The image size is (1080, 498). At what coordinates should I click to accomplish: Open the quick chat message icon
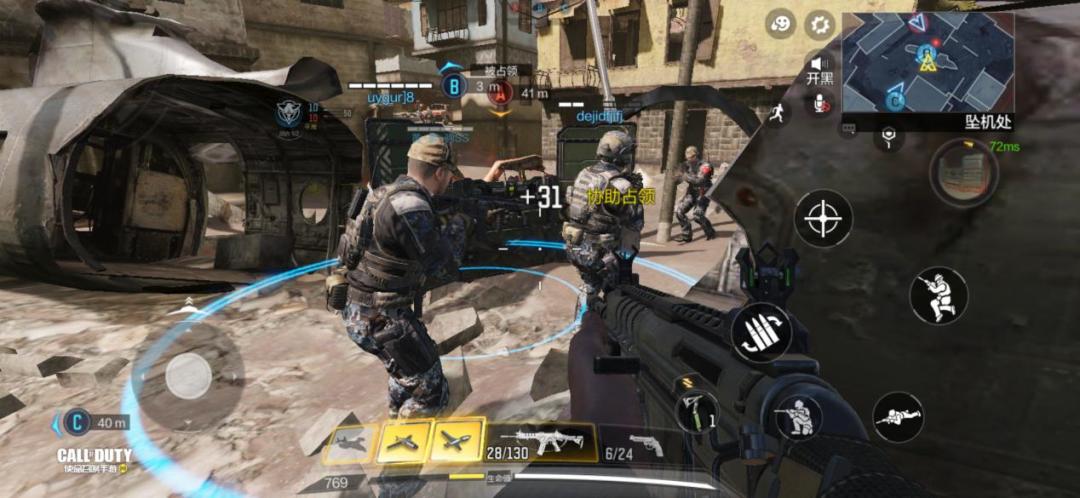[x=849, y=129]
